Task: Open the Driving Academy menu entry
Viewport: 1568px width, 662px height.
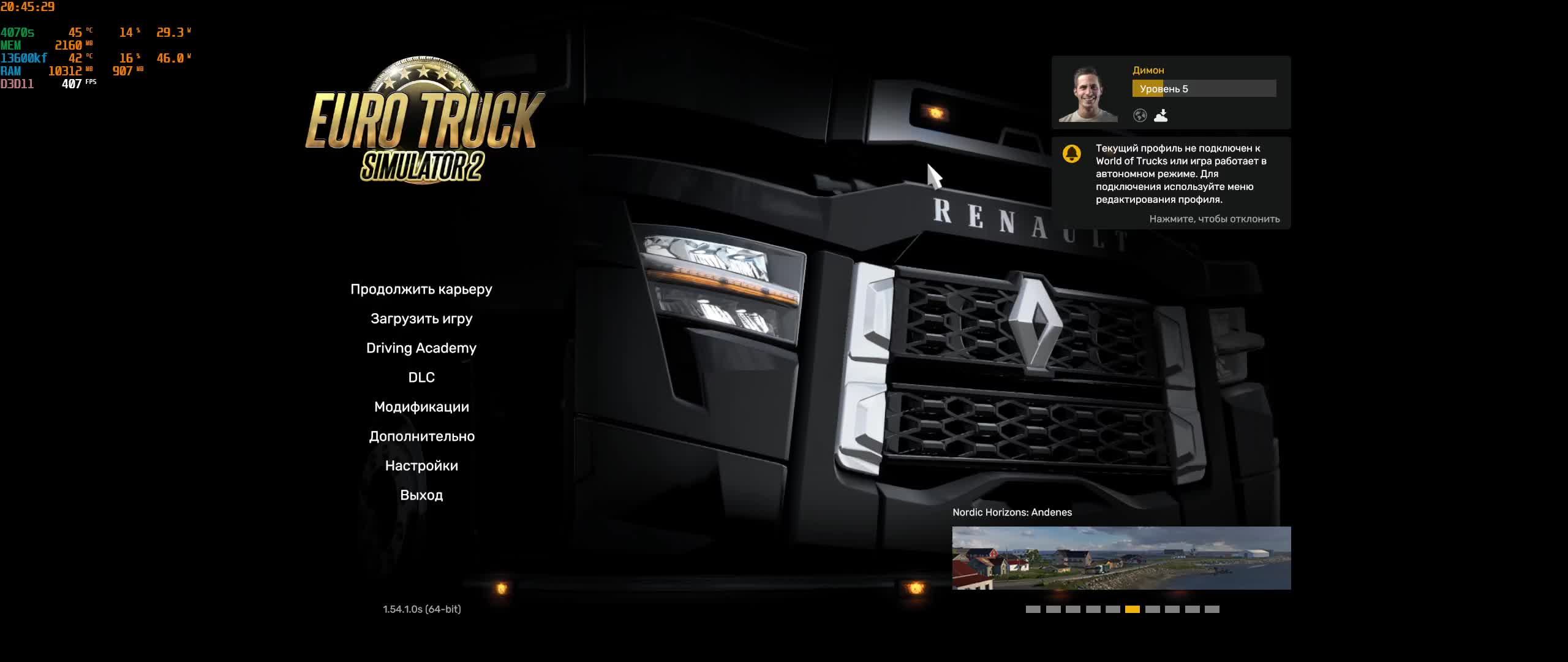Action: pos(421,348)
